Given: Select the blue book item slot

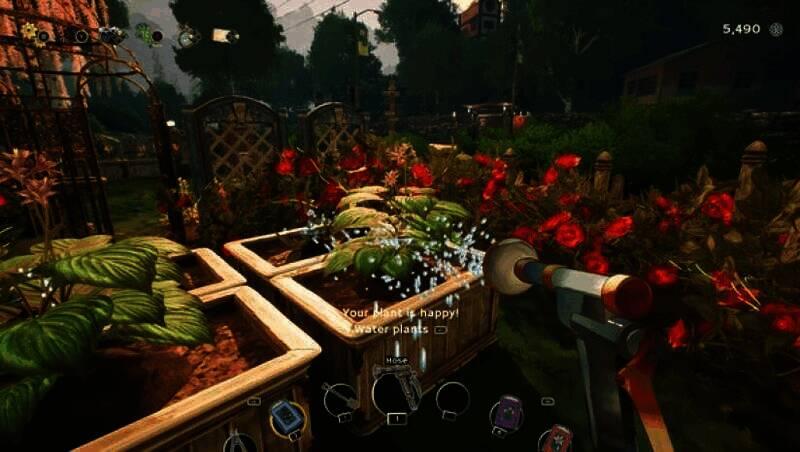Looking at the screenshot, I should (287, 418).
